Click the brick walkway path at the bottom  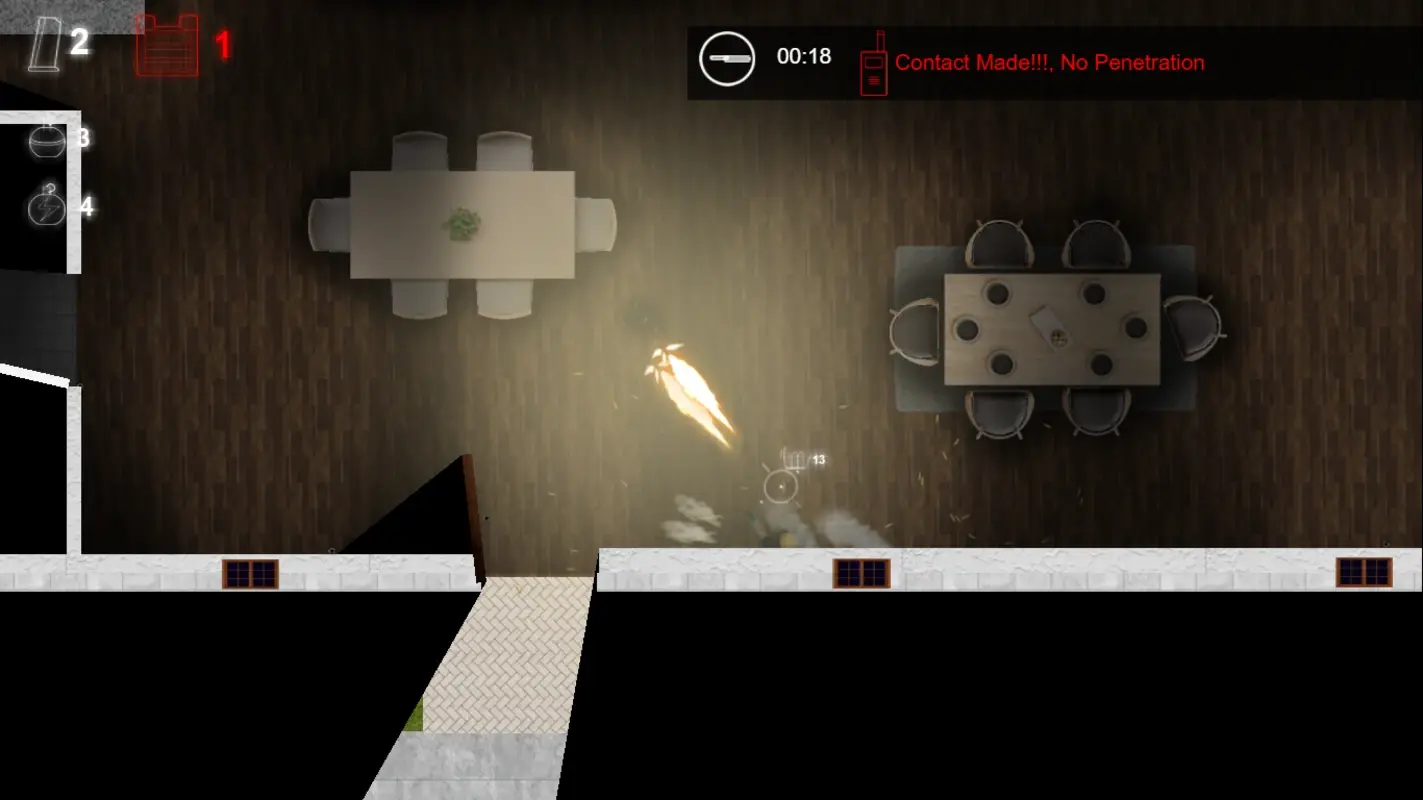pyautogui.click(x=500, y=660)
